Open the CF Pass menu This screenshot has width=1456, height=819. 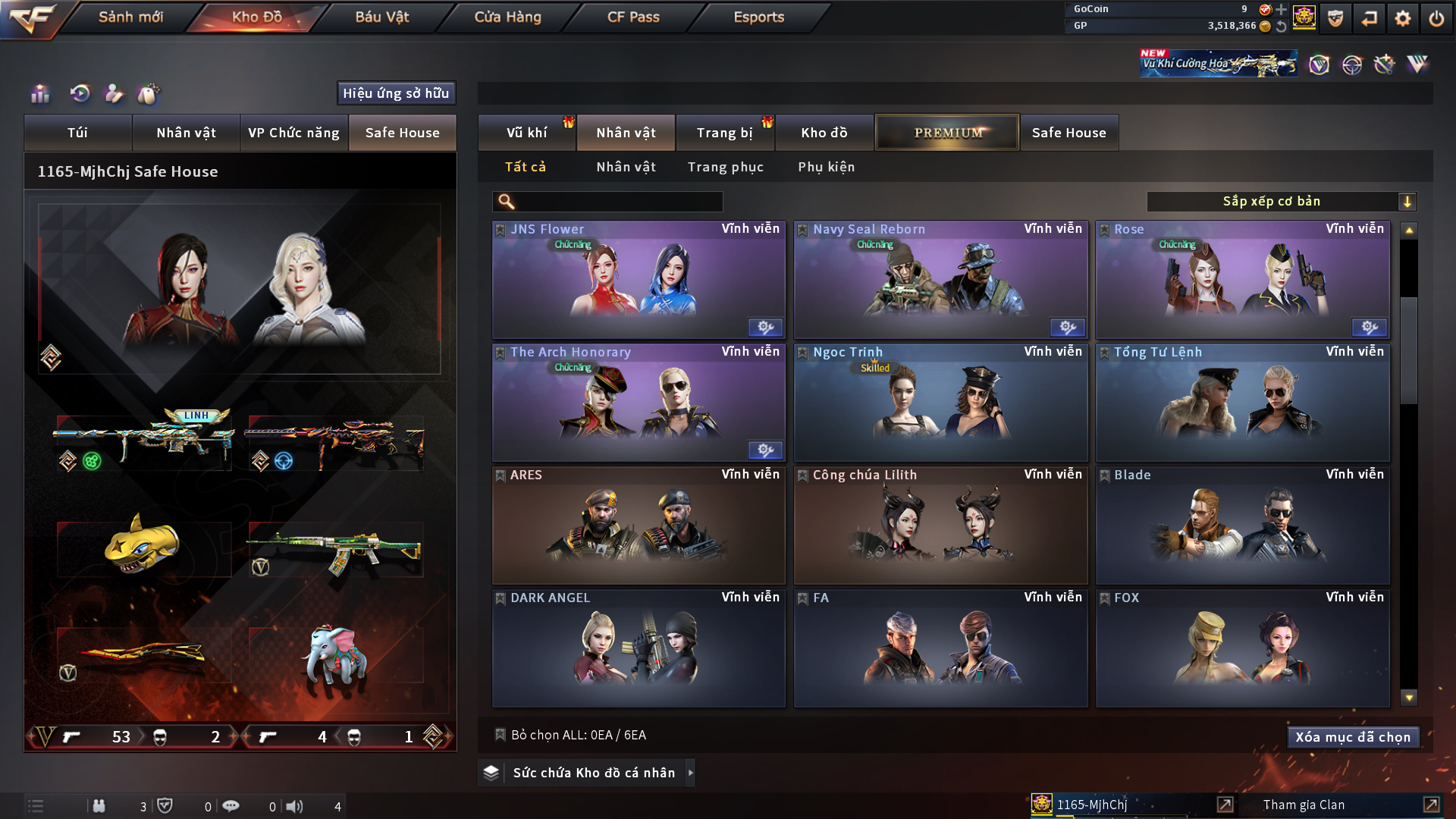point(633,17)
